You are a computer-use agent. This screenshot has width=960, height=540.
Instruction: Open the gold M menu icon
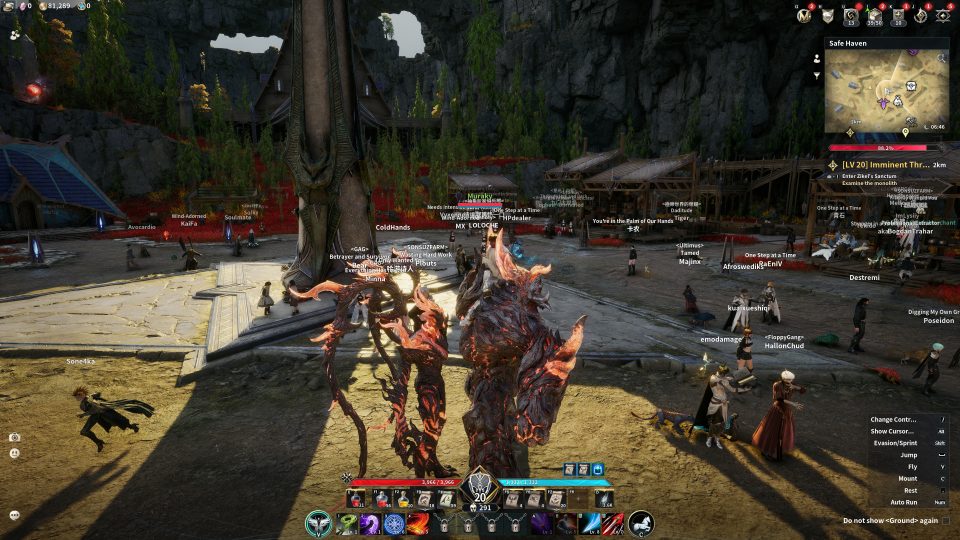(804, 15)
